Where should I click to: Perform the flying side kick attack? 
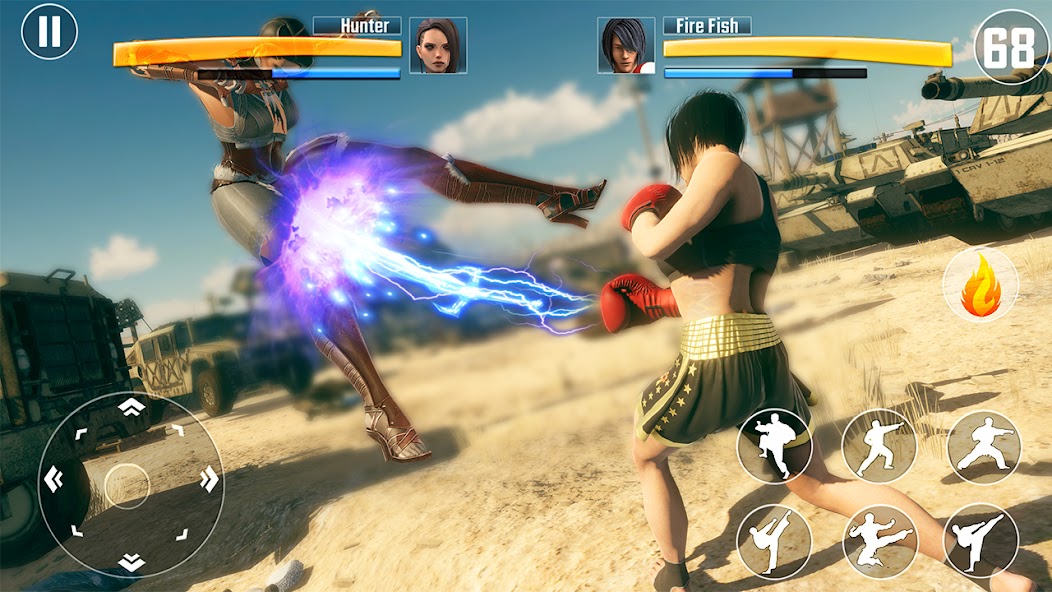pyautogui.click(x=879, y=541)
